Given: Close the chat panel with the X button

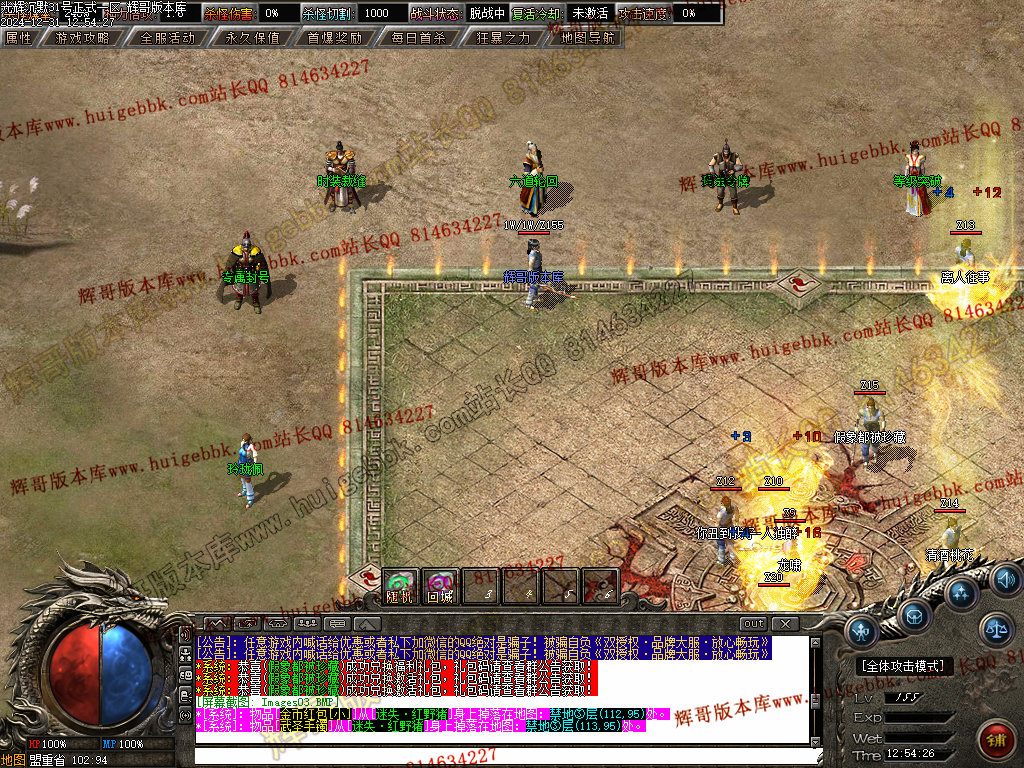Looking at the screenshot, I should (x=786, y=624).
